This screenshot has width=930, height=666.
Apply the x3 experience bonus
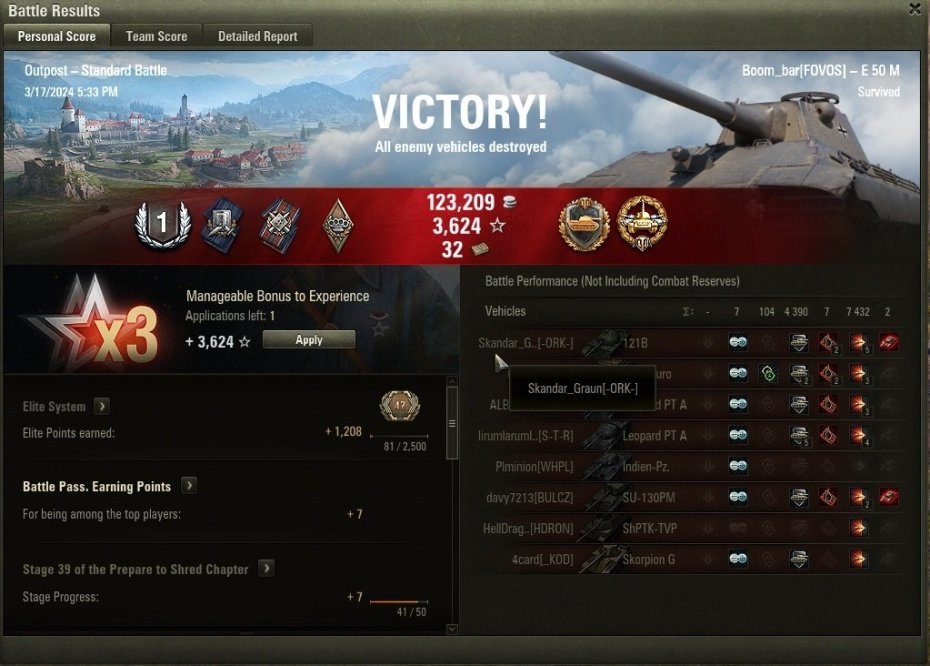[x=309, y=340]
